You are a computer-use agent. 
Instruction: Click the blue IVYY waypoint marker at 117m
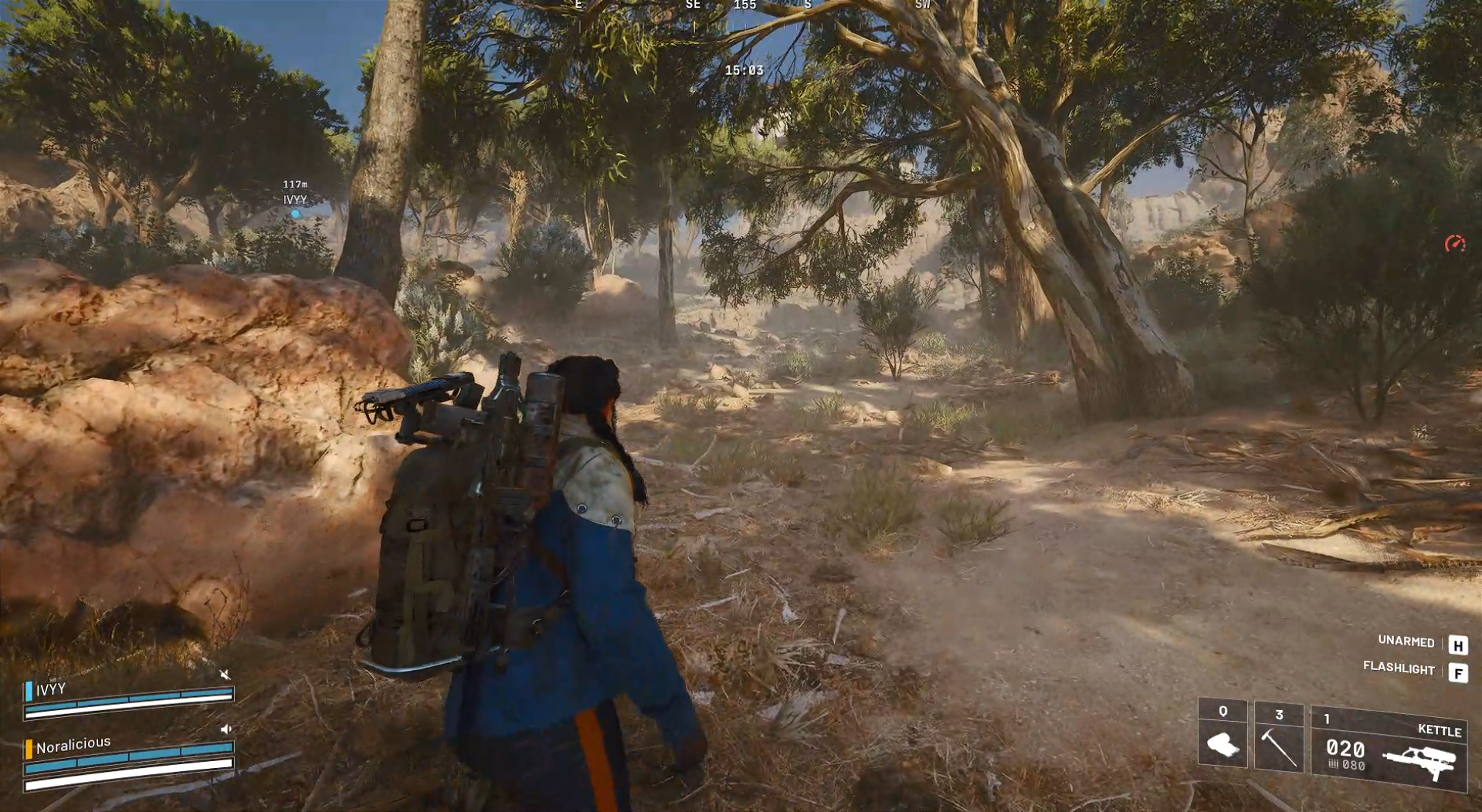point(296,214)
